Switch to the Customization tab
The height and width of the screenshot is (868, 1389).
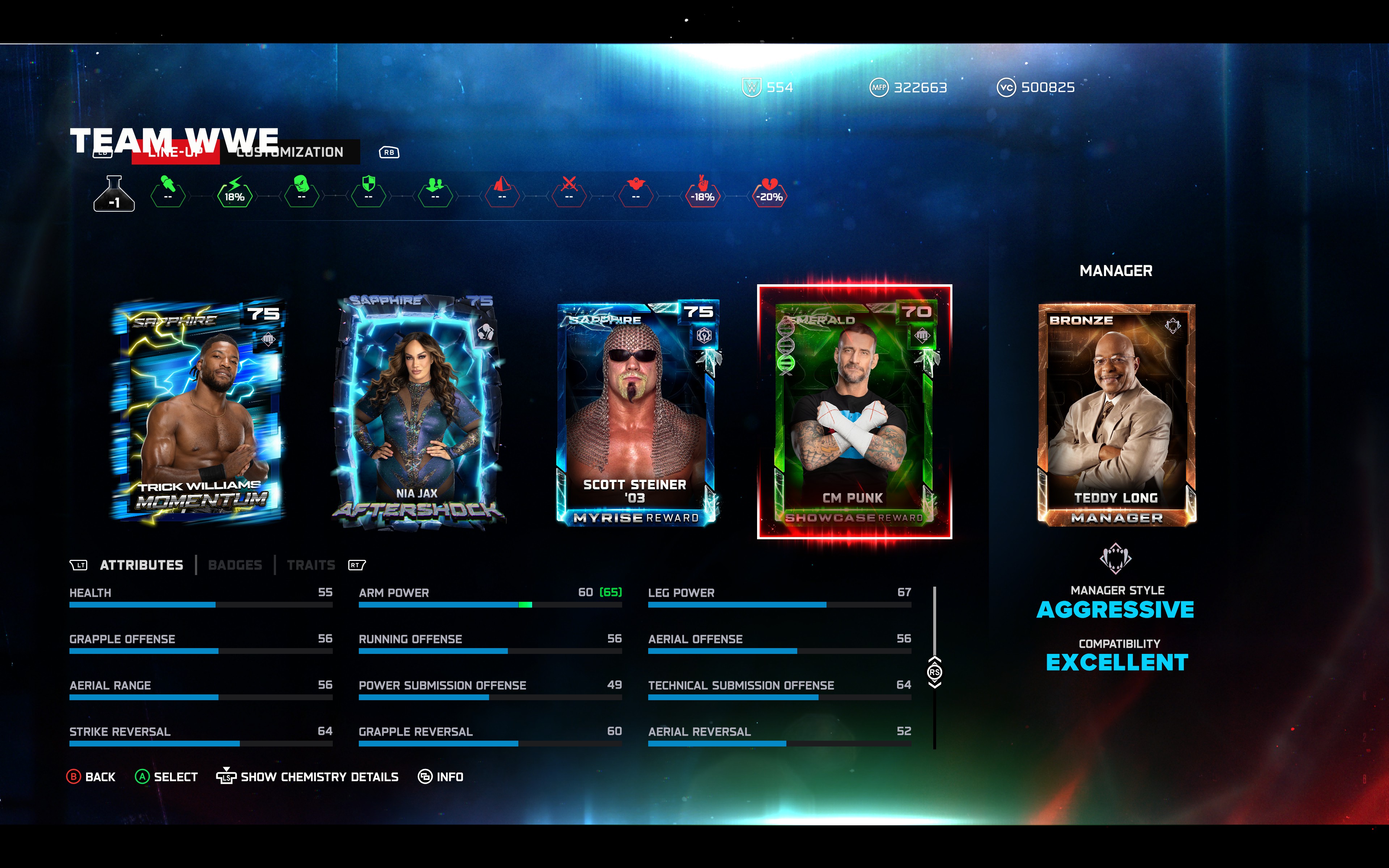point(290,152)
